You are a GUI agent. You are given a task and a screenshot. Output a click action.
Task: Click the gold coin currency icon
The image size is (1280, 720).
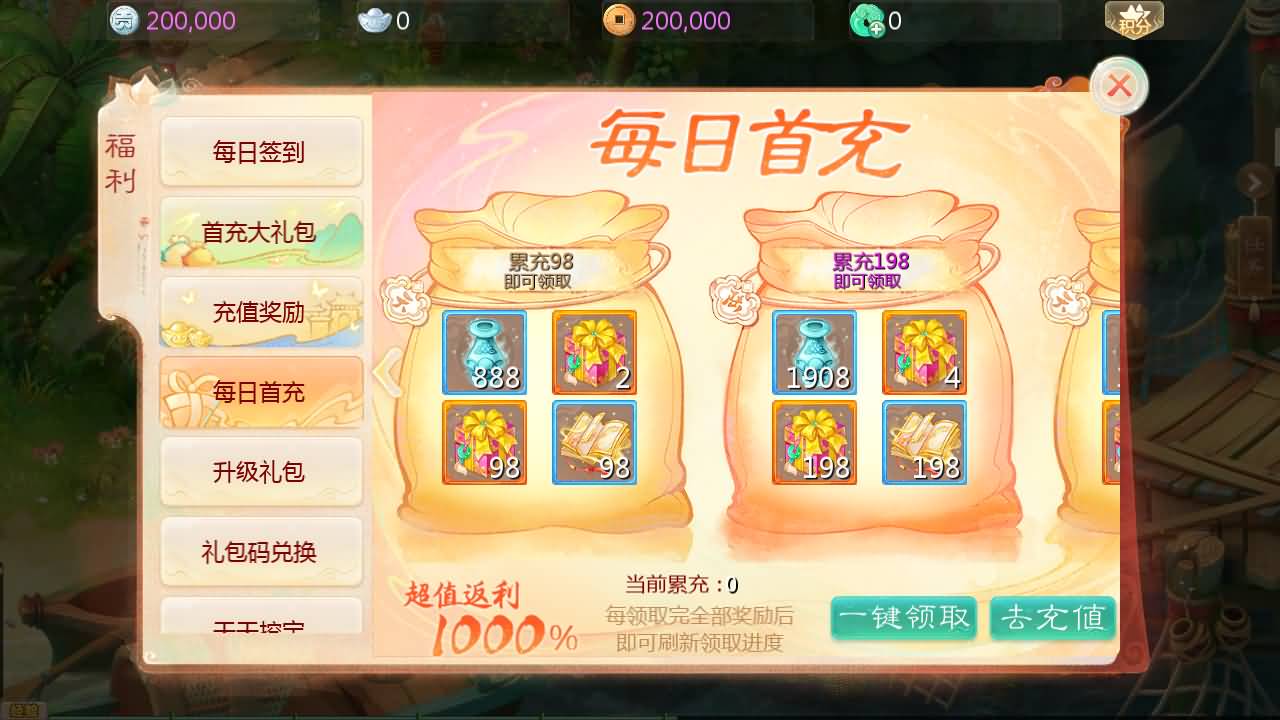(x=124, y=20)
